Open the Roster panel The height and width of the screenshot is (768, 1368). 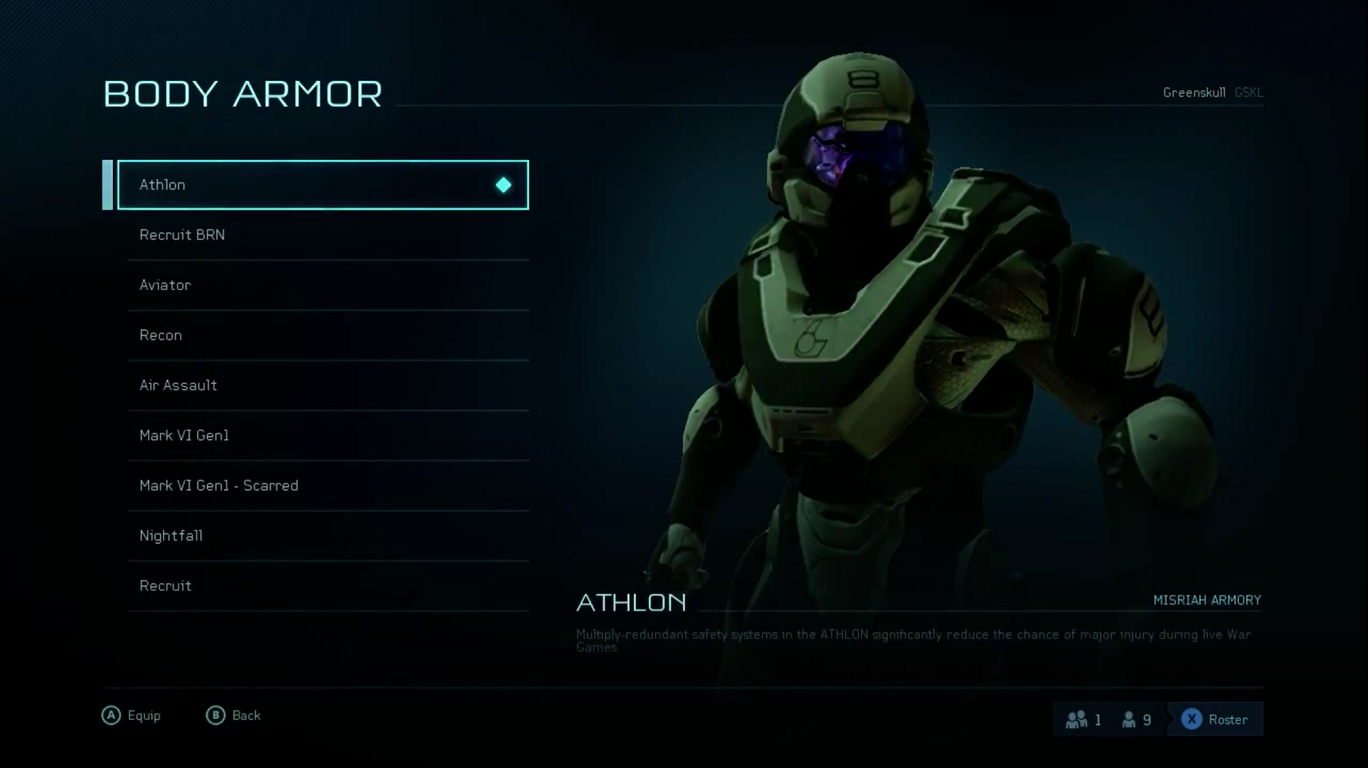pyautogui.click(x=1215, y=719)
